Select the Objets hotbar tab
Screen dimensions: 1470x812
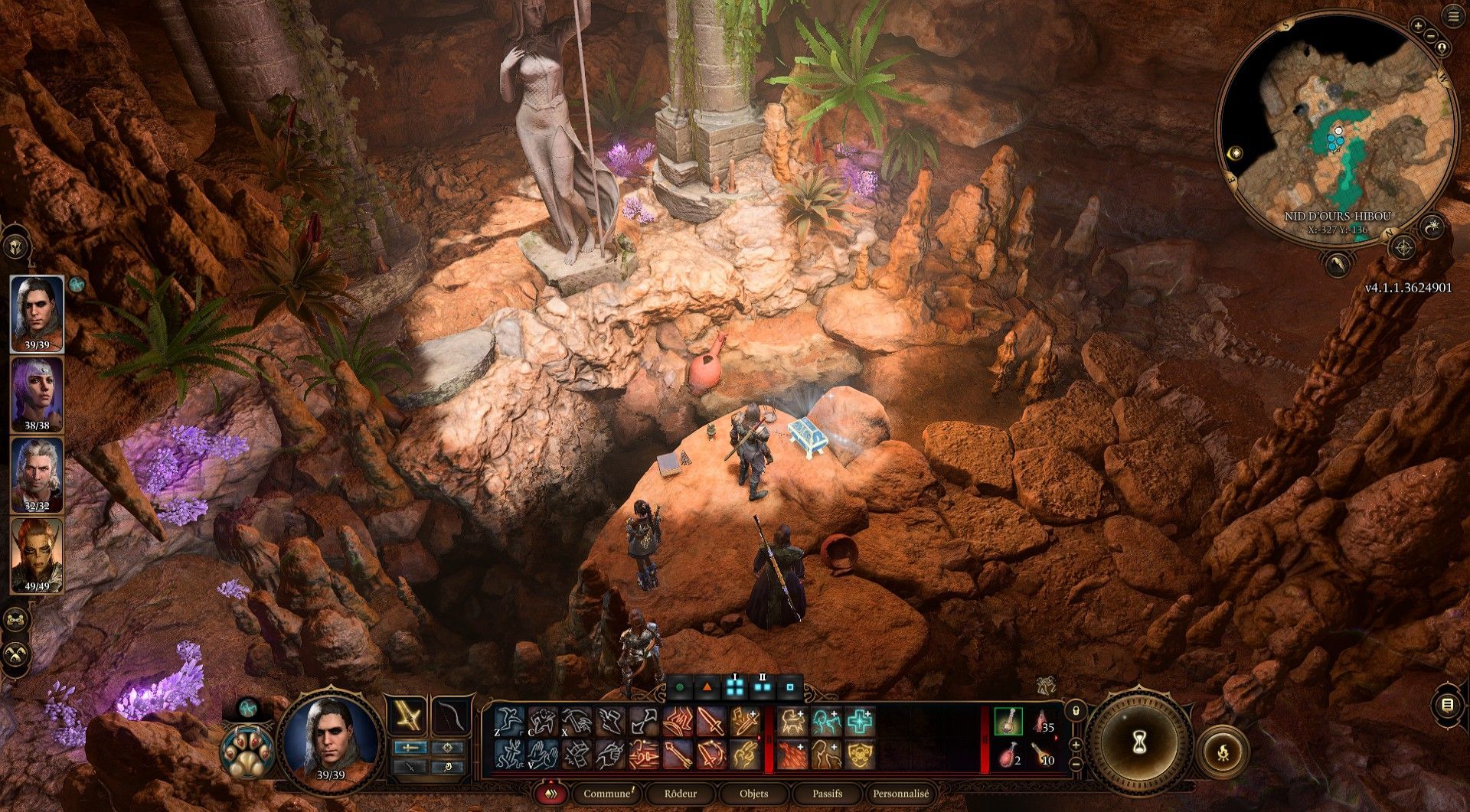(x=753, y=794)
